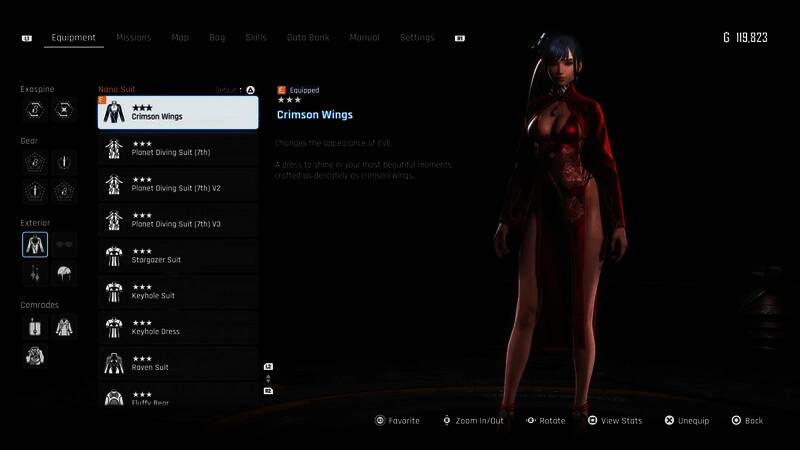
Task: Select the Stargazer Suit entry
Action: pyautogui.click(x=178, y=256)
